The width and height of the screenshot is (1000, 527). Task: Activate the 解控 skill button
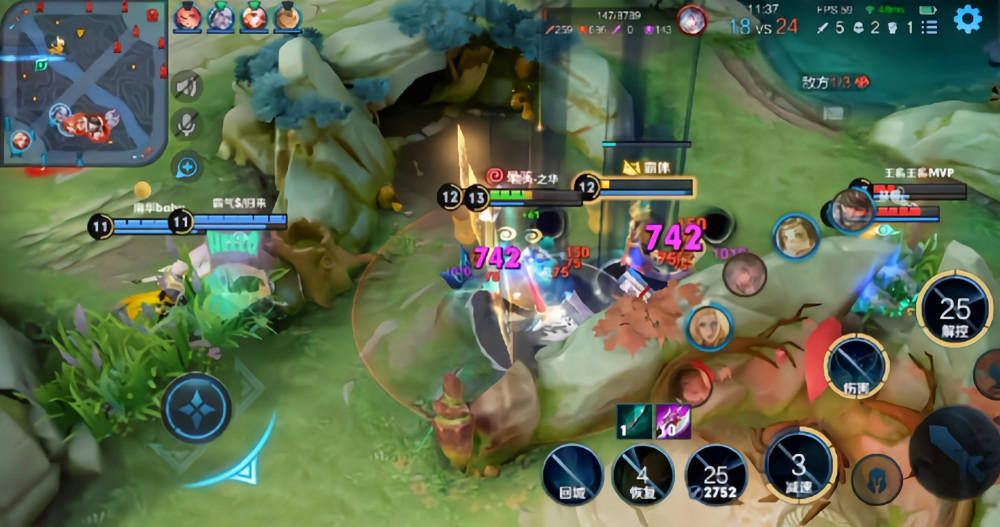[954, 309]
